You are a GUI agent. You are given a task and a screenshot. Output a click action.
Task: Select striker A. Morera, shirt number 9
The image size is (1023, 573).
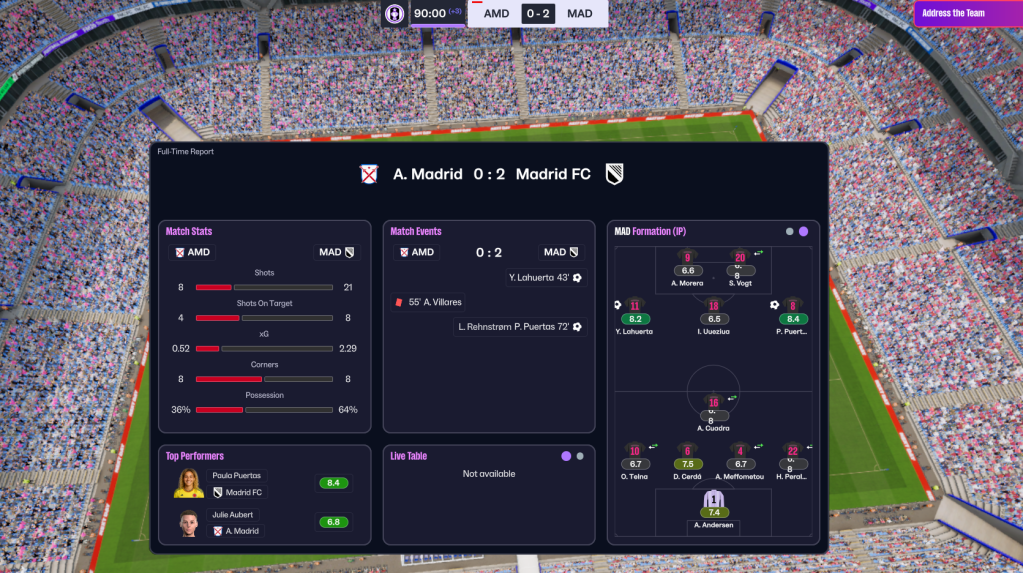point(687,258)
